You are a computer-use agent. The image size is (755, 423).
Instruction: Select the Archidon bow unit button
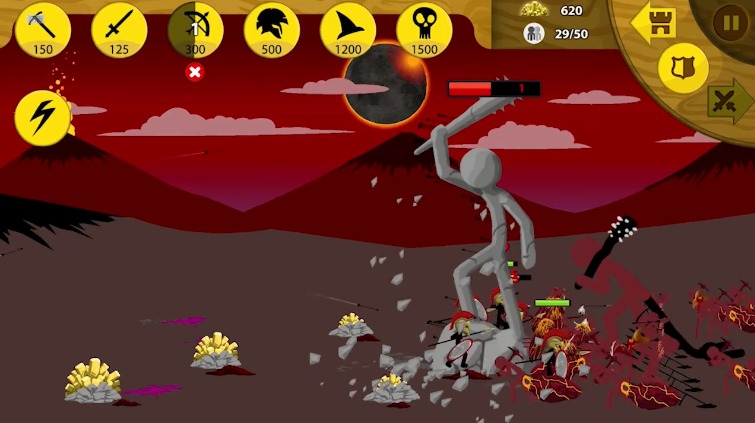tap(195, 28)
